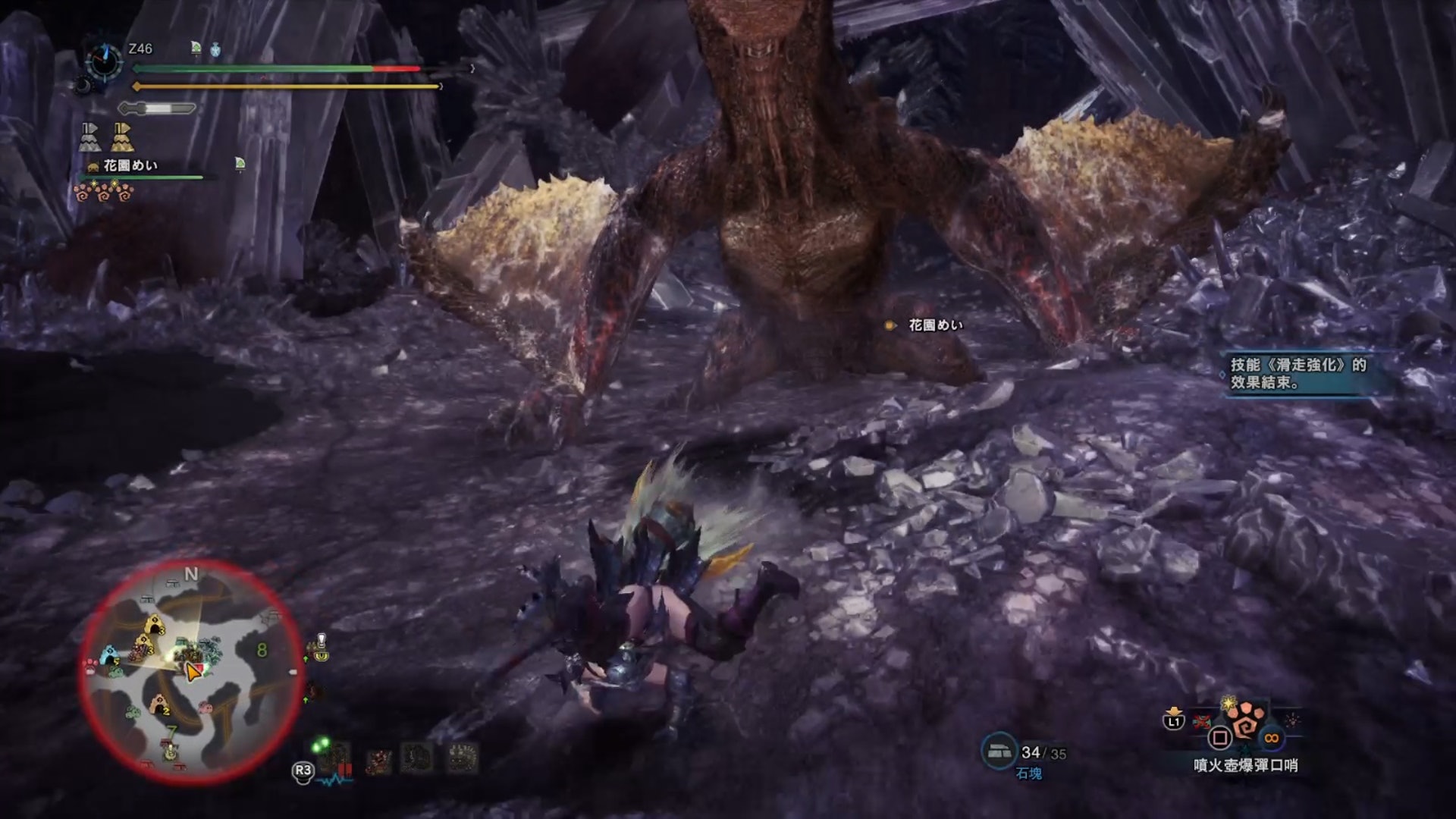Click the blue potion buff status icon
The image size is (1456, 819).
point(215,49)
